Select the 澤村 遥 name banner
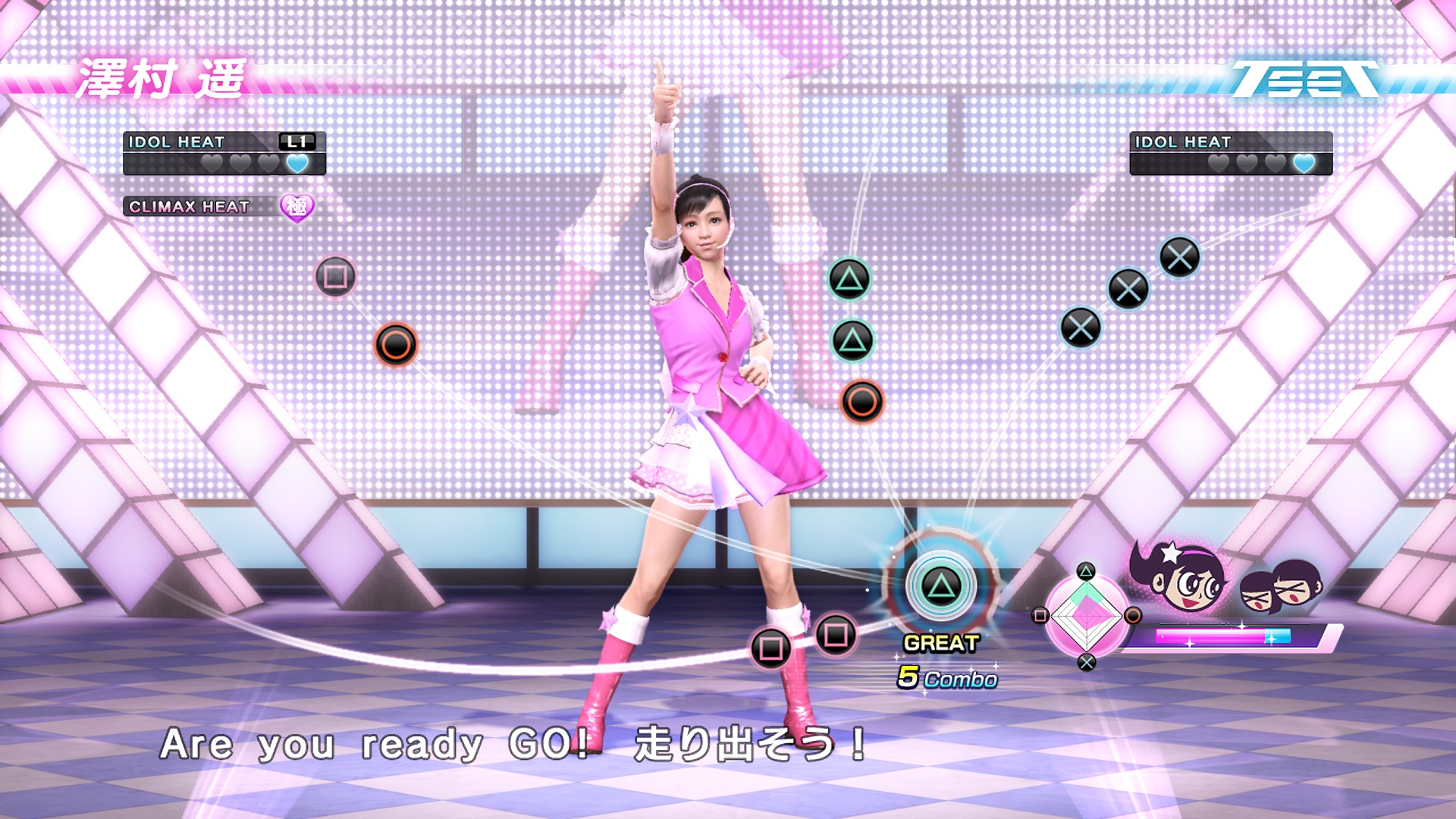 point(159,78)
